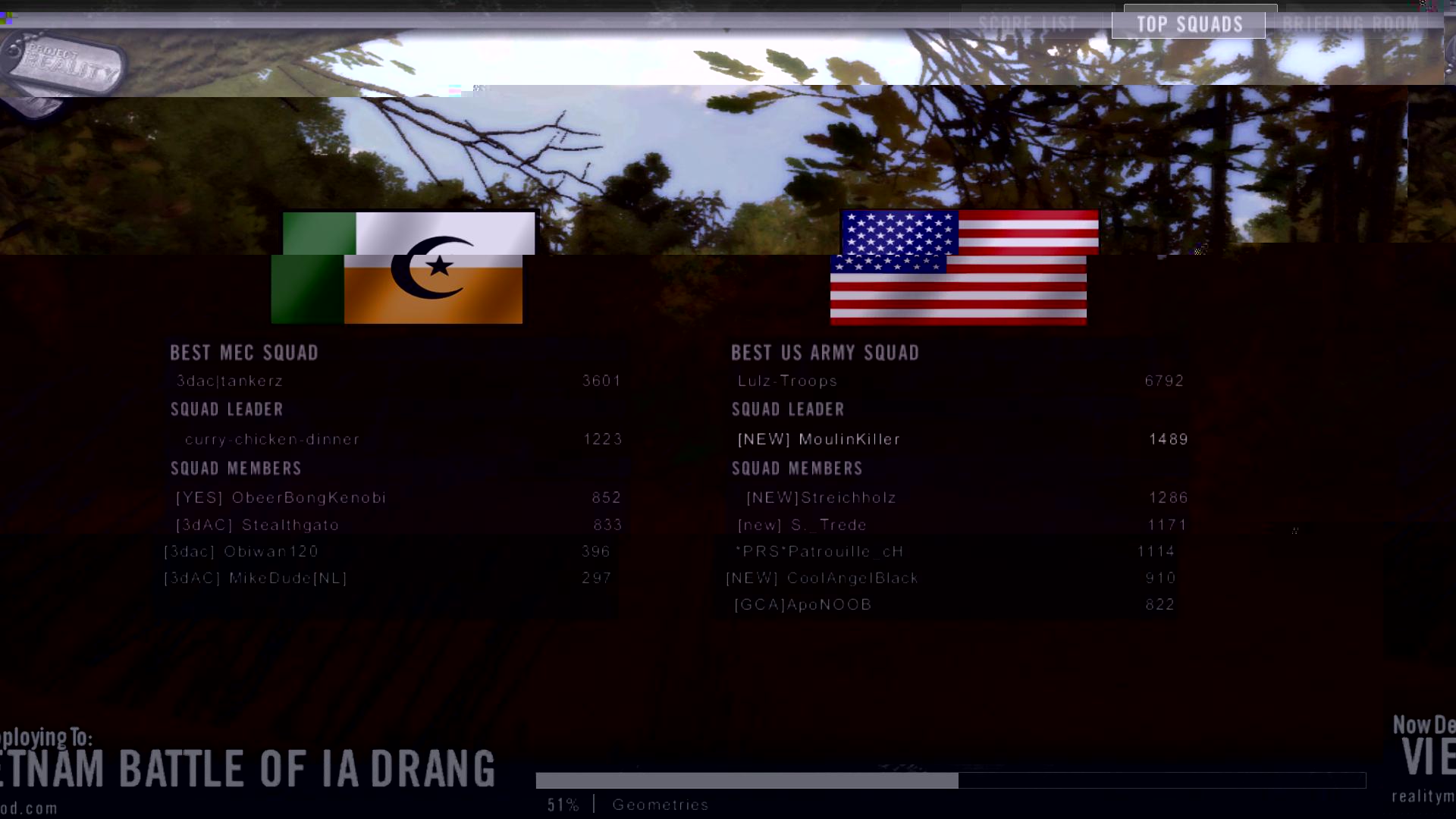Select the Top Squads tab
Viewport: 1456px width, 819px height.
point(1189,24)
